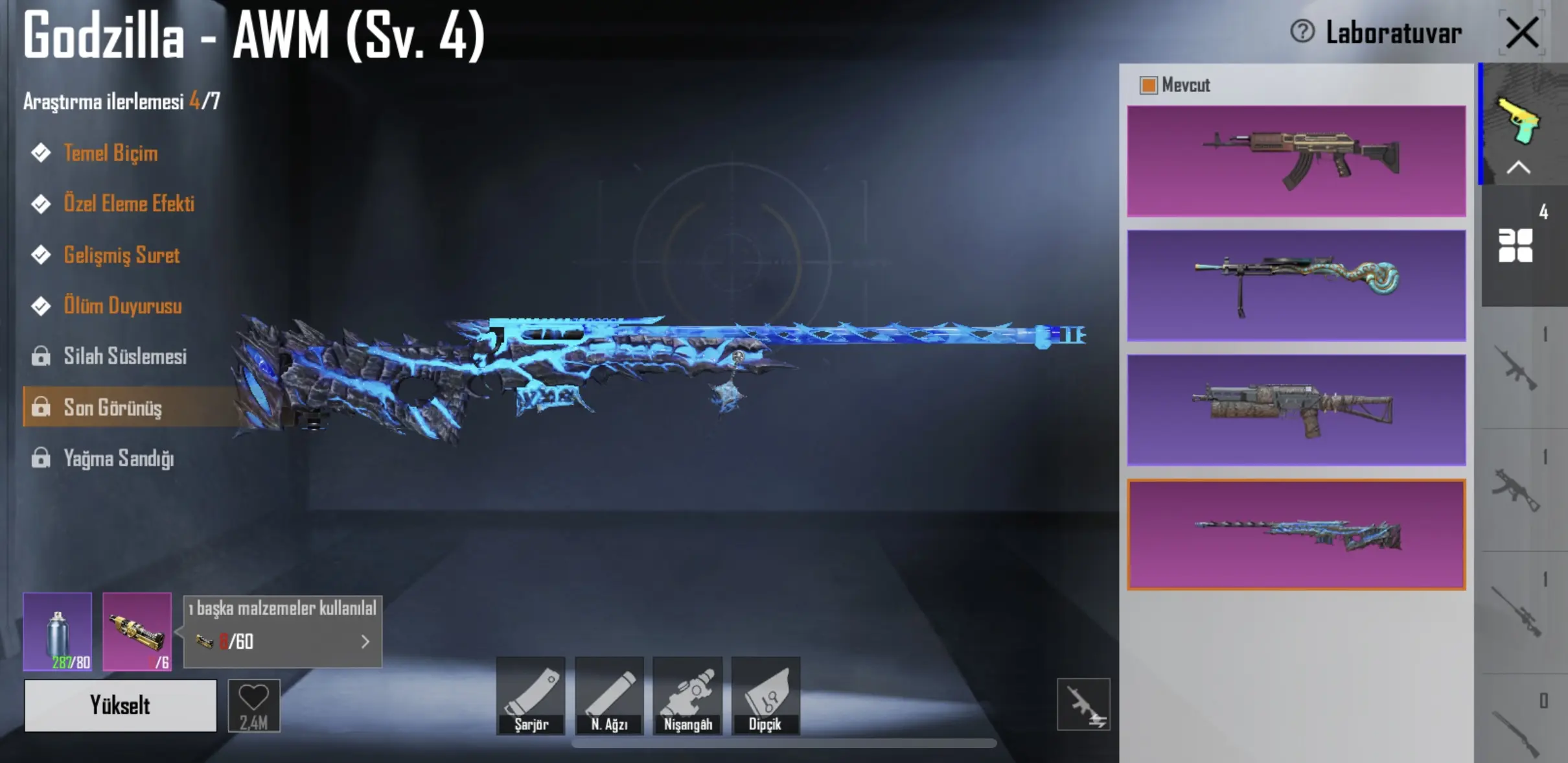
Task: View the Ölüm Duyurusu stage
Action: pyautogui.click(x=122, y=305)
